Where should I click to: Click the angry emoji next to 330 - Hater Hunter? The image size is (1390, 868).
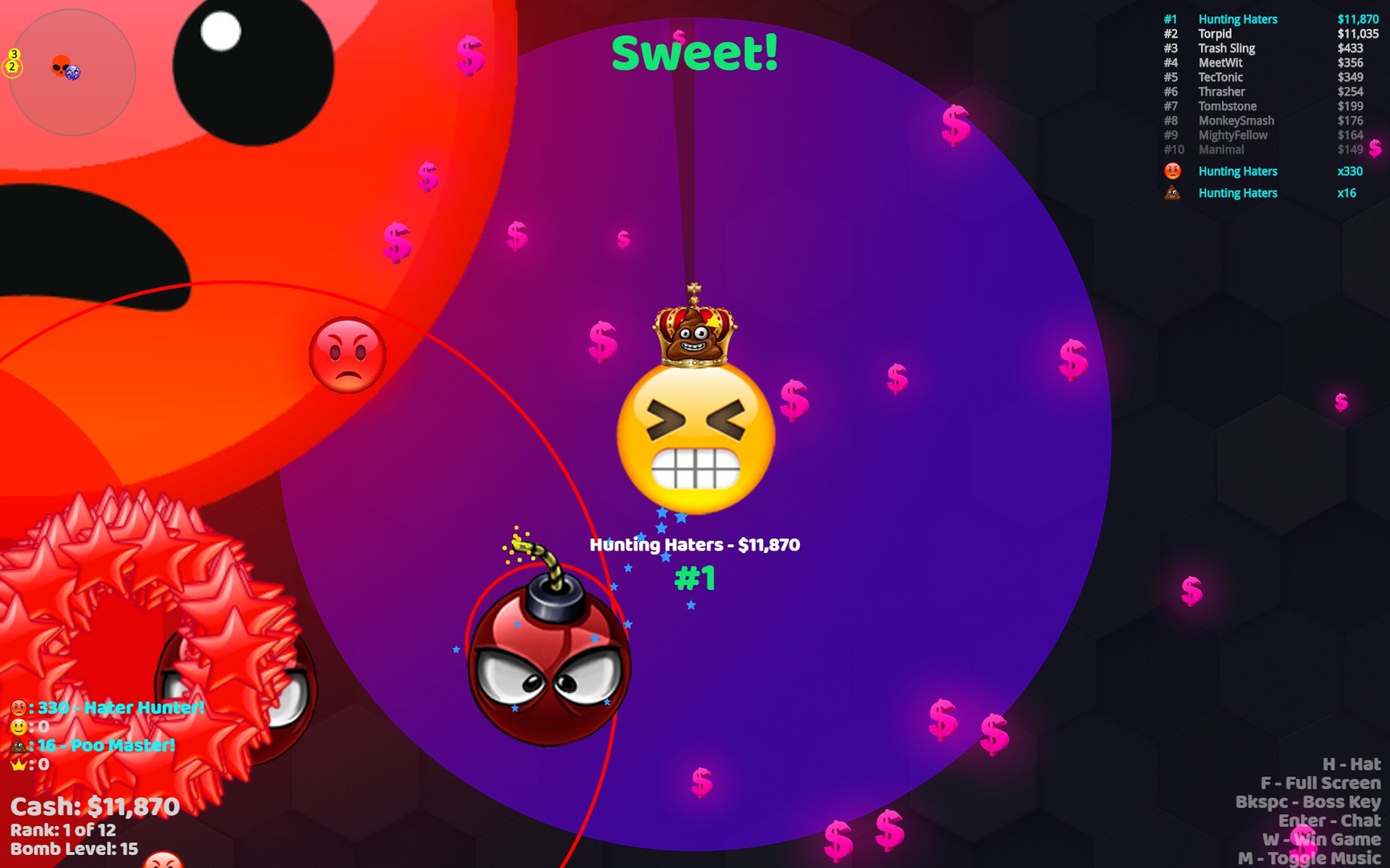[x=18, y=707]
